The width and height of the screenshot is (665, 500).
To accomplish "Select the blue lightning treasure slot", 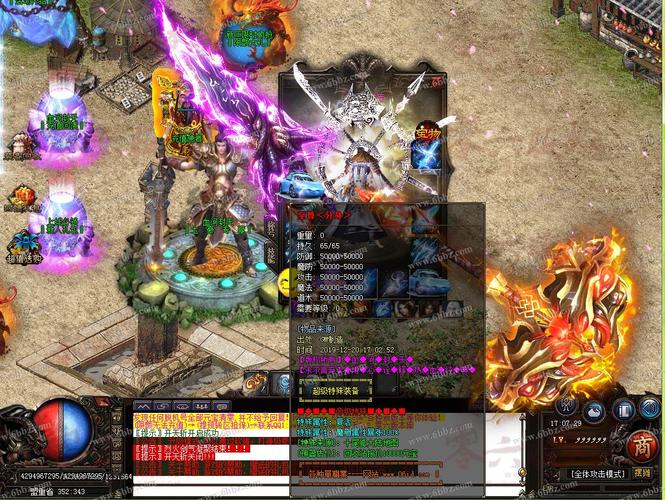I will (424, 157).
